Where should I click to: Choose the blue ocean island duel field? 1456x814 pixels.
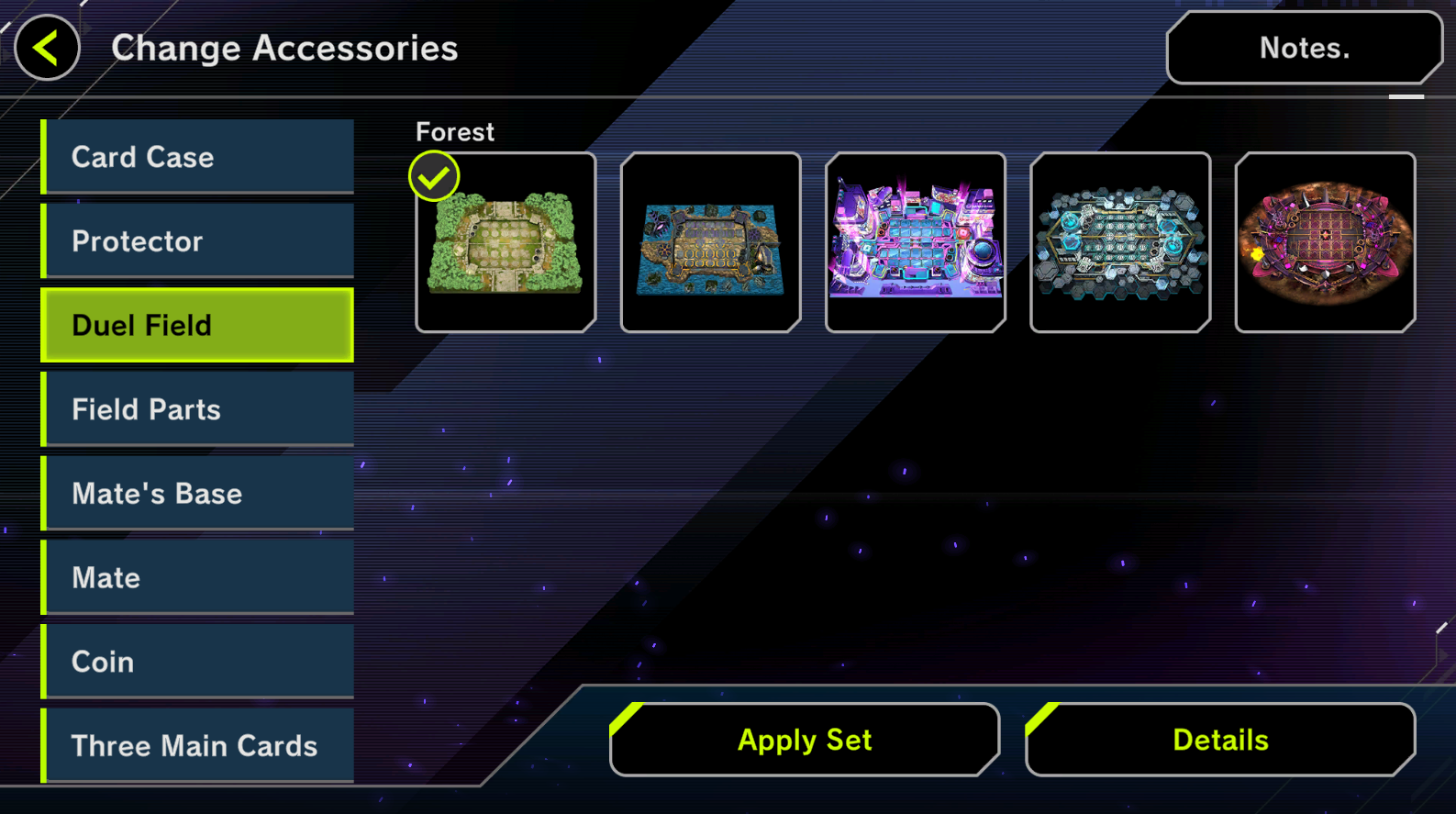(x=710, y=242)
